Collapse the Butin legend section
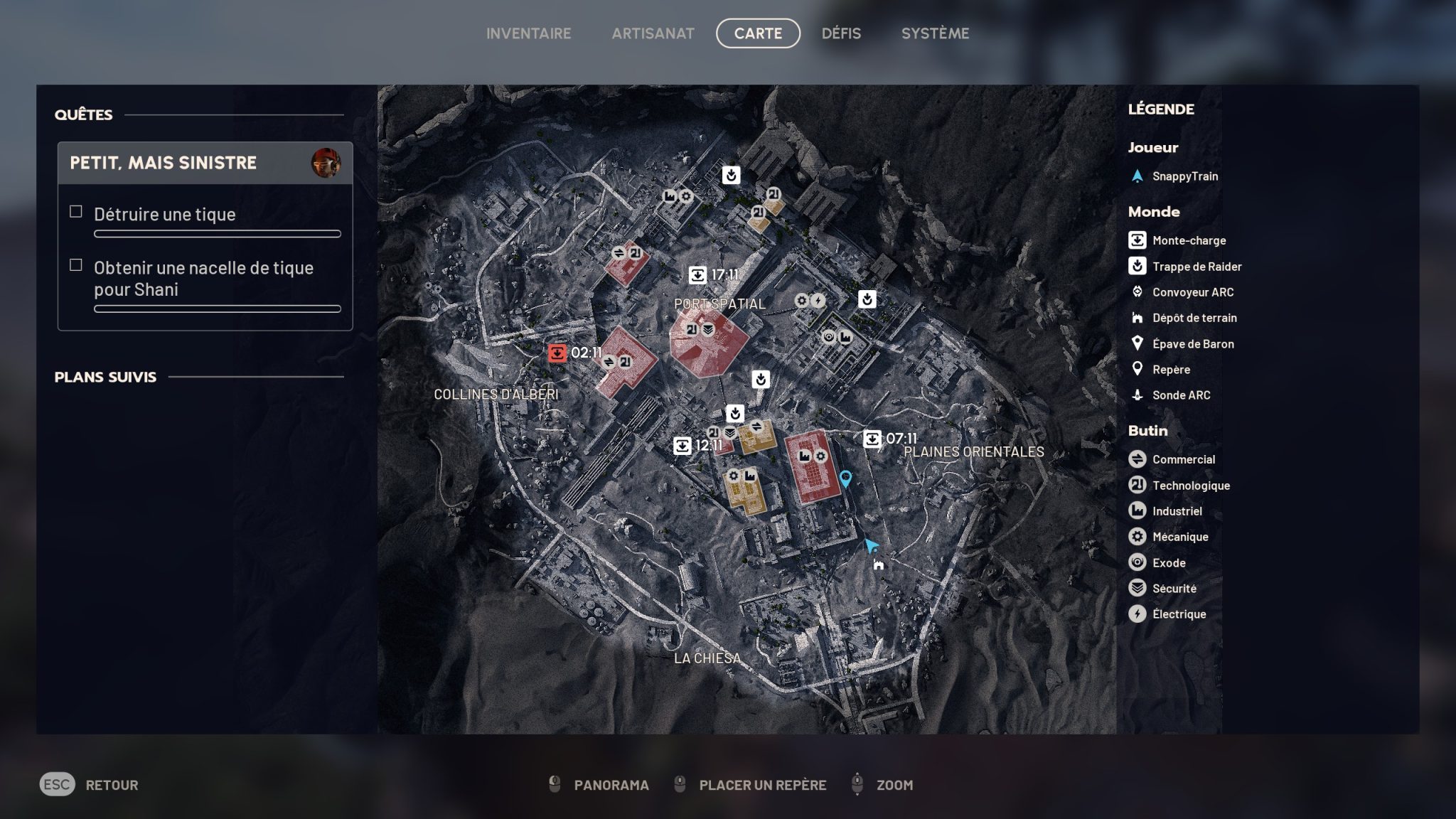Viewport: 1456px width, 819px height. 1149,430
